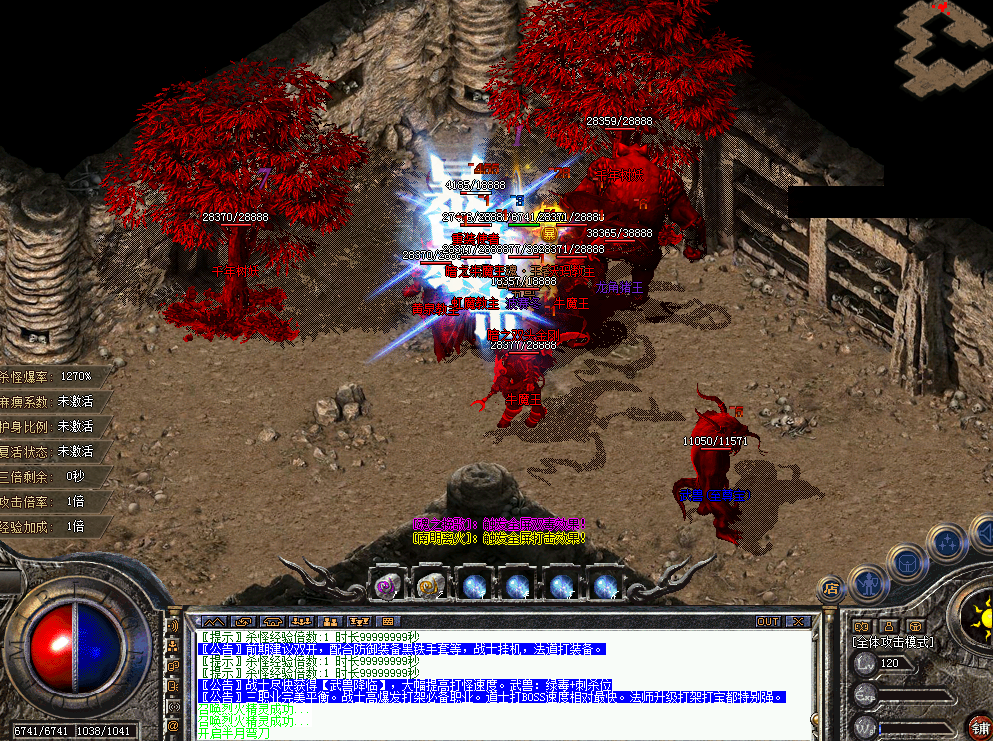
Task: Close the chat panel with the X button
Action: click(797, 621)
